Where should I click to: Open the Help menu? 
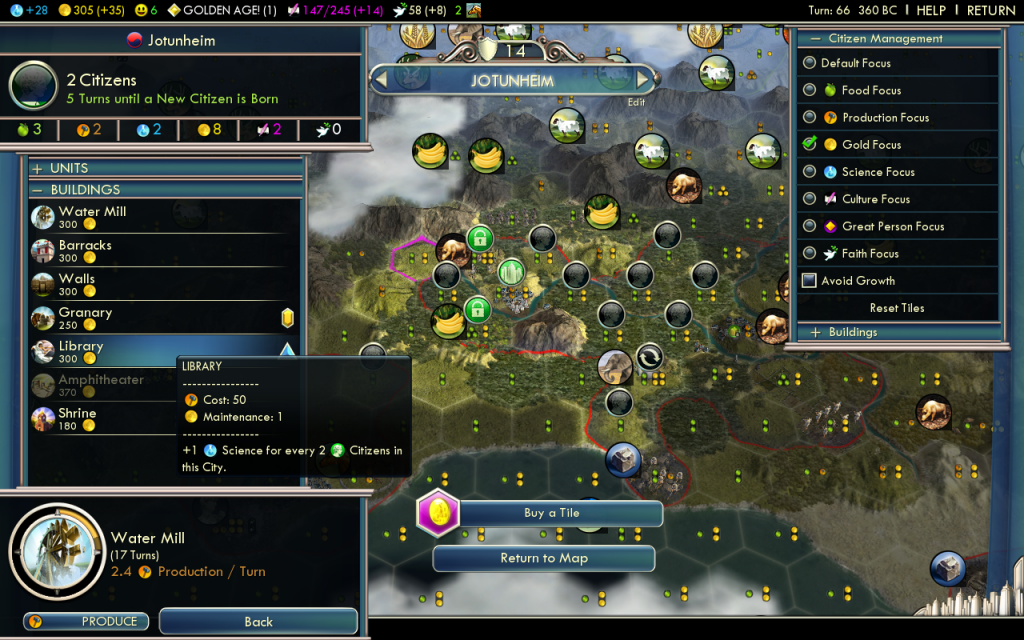point(931,11)
